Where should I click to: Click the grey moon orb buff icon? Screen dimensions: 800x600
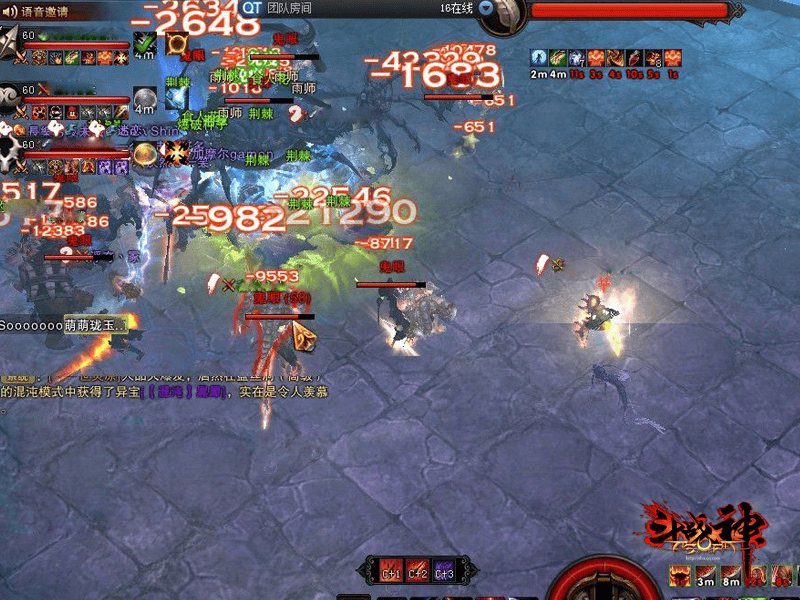pyautogui.click(x=146, y=97)
